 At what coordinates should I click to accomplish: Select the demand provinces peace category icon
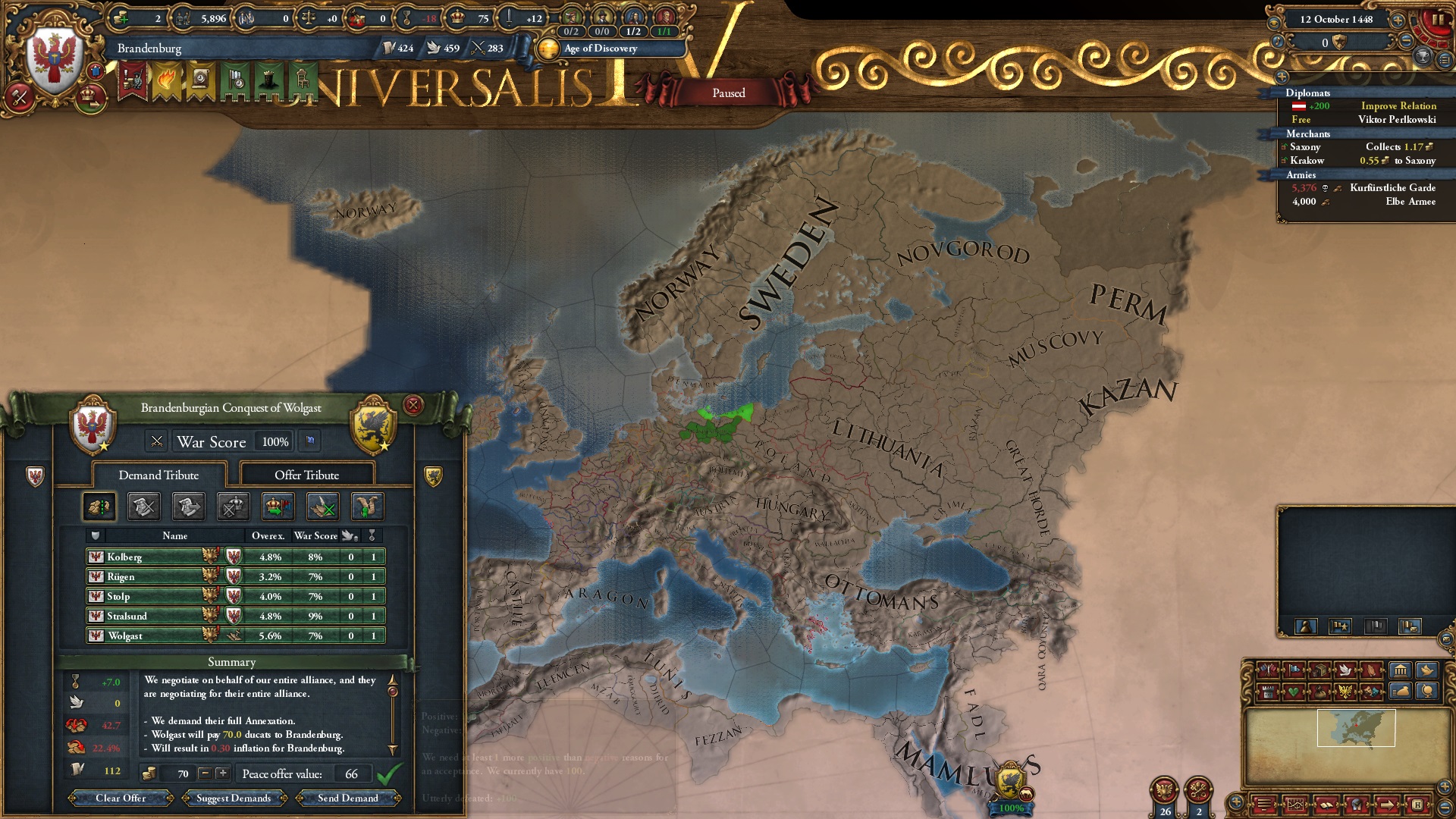(99, 506)
